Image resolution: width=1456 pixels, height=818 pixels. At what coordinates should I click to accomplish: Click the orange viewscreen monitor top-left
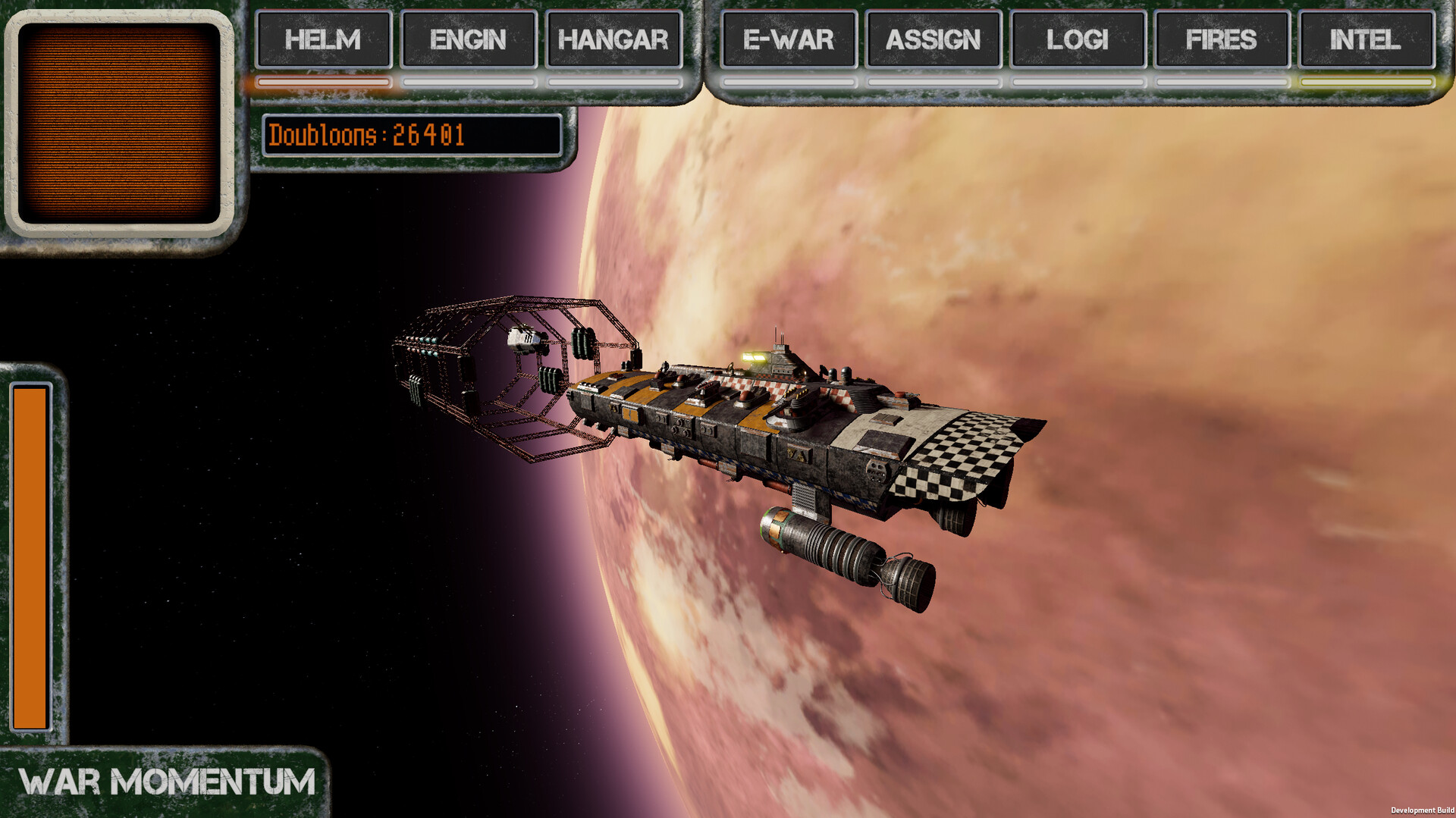click(x=121, y=125)
